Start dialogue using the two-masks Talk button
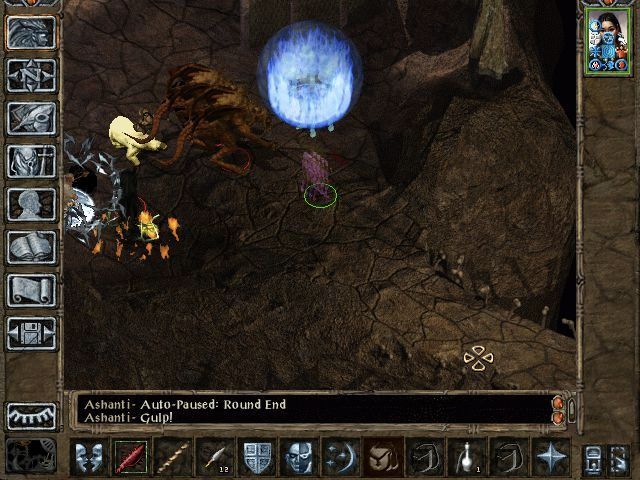The image size is (640, 480). [x=89, y=456]
